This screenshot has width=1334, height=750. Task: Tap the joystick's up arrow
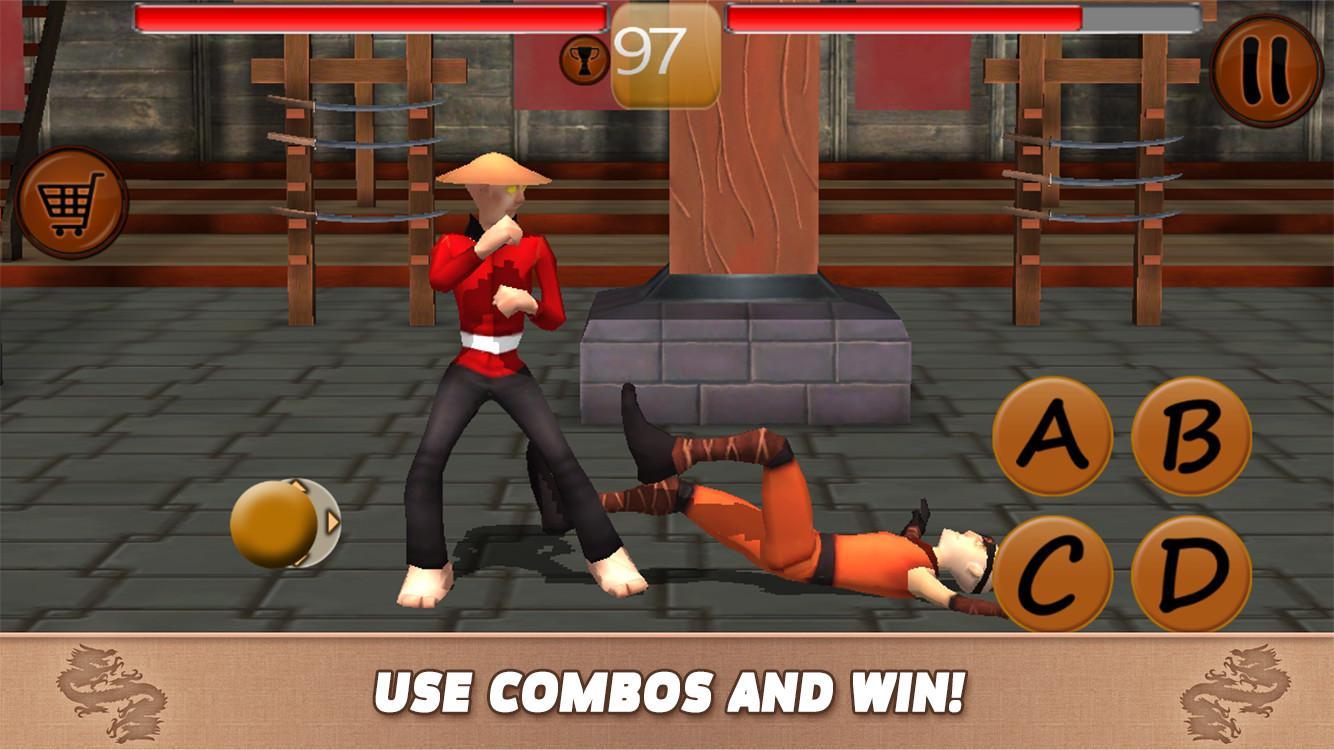click(297, 485)
